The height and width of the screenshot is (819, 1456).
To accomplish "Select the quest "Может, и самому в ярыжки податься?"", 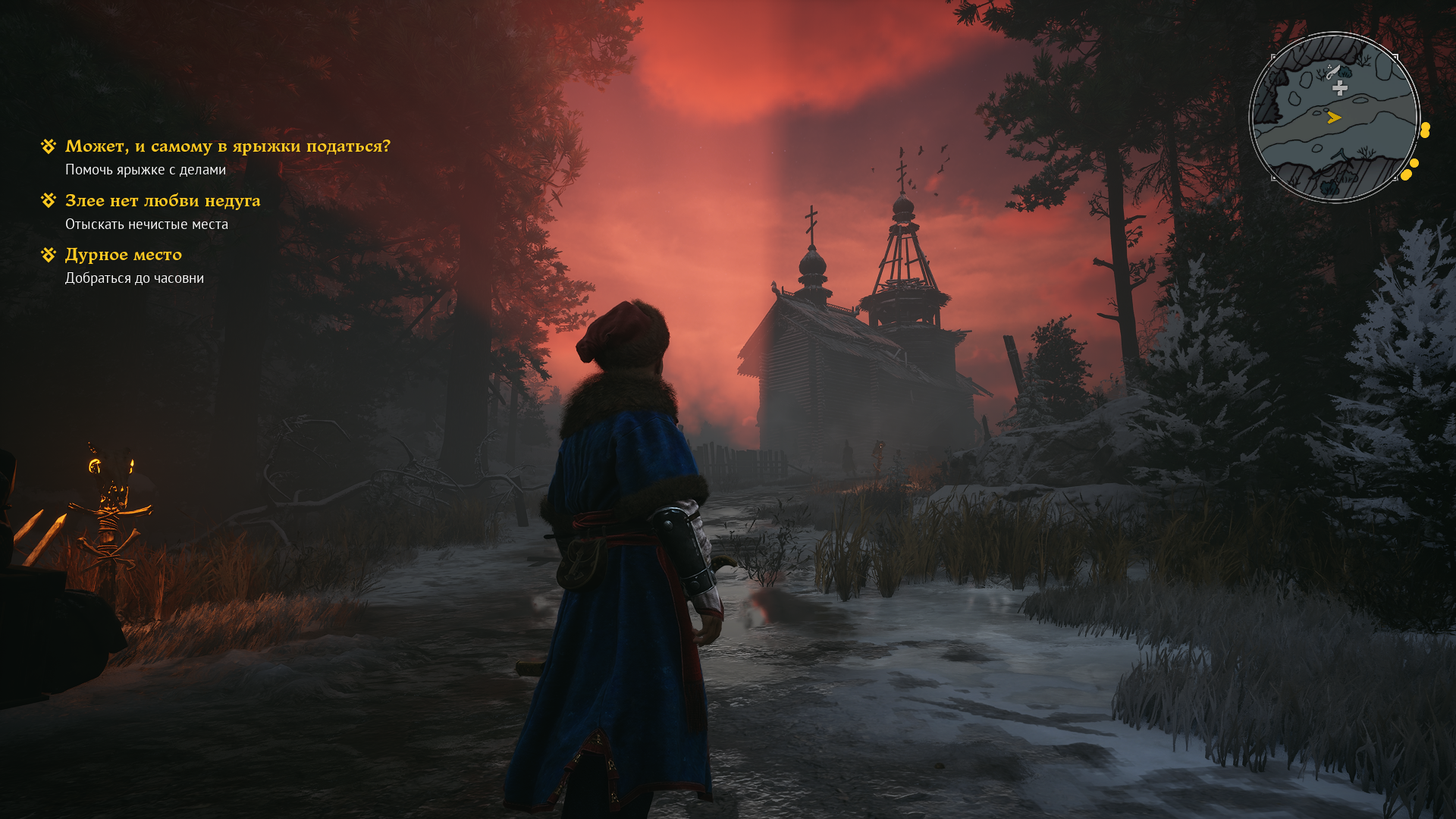I will [227, 146].
